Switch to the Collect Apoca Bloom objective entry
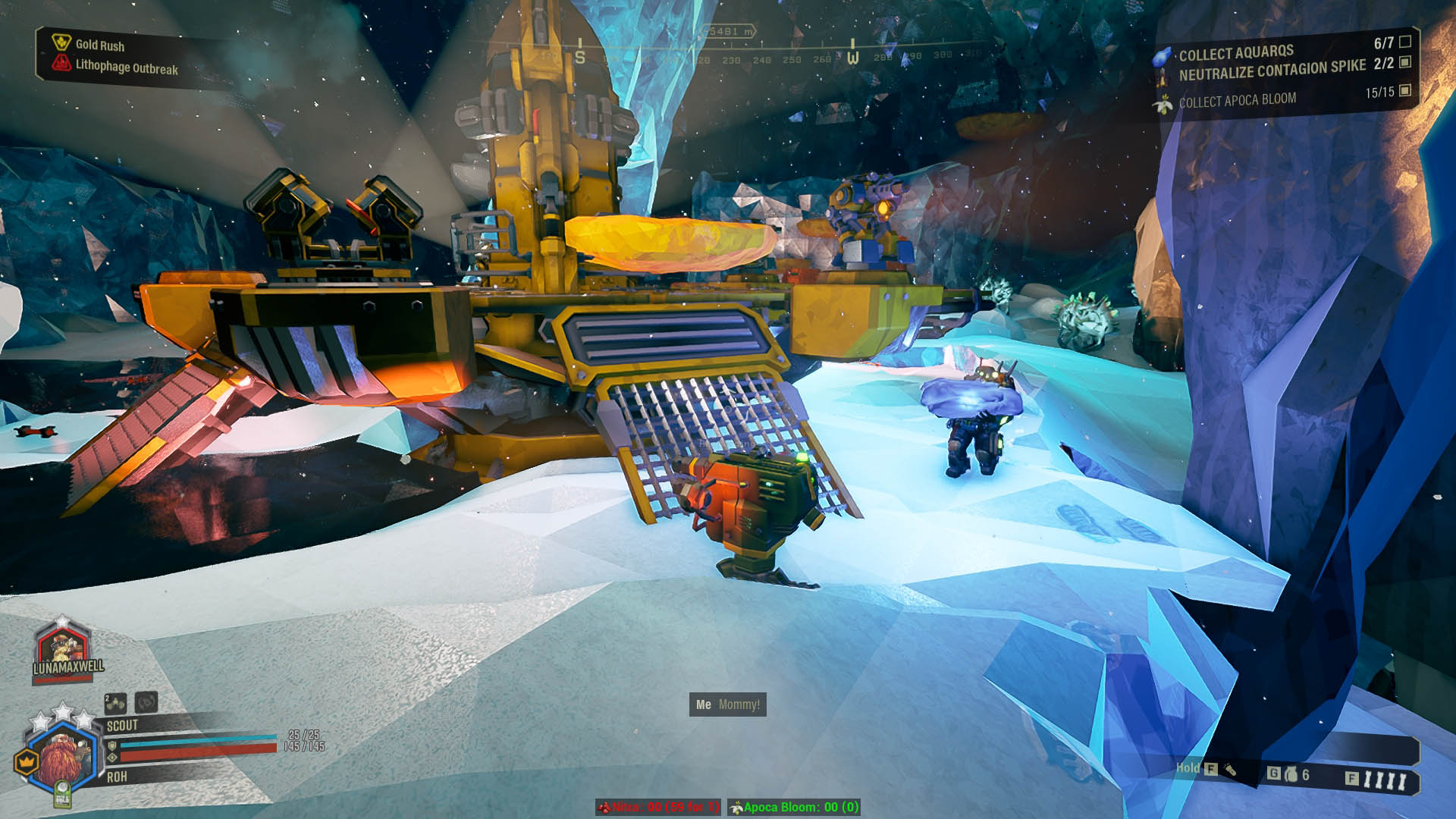1456x819 pixels. tap(1236, 97)
